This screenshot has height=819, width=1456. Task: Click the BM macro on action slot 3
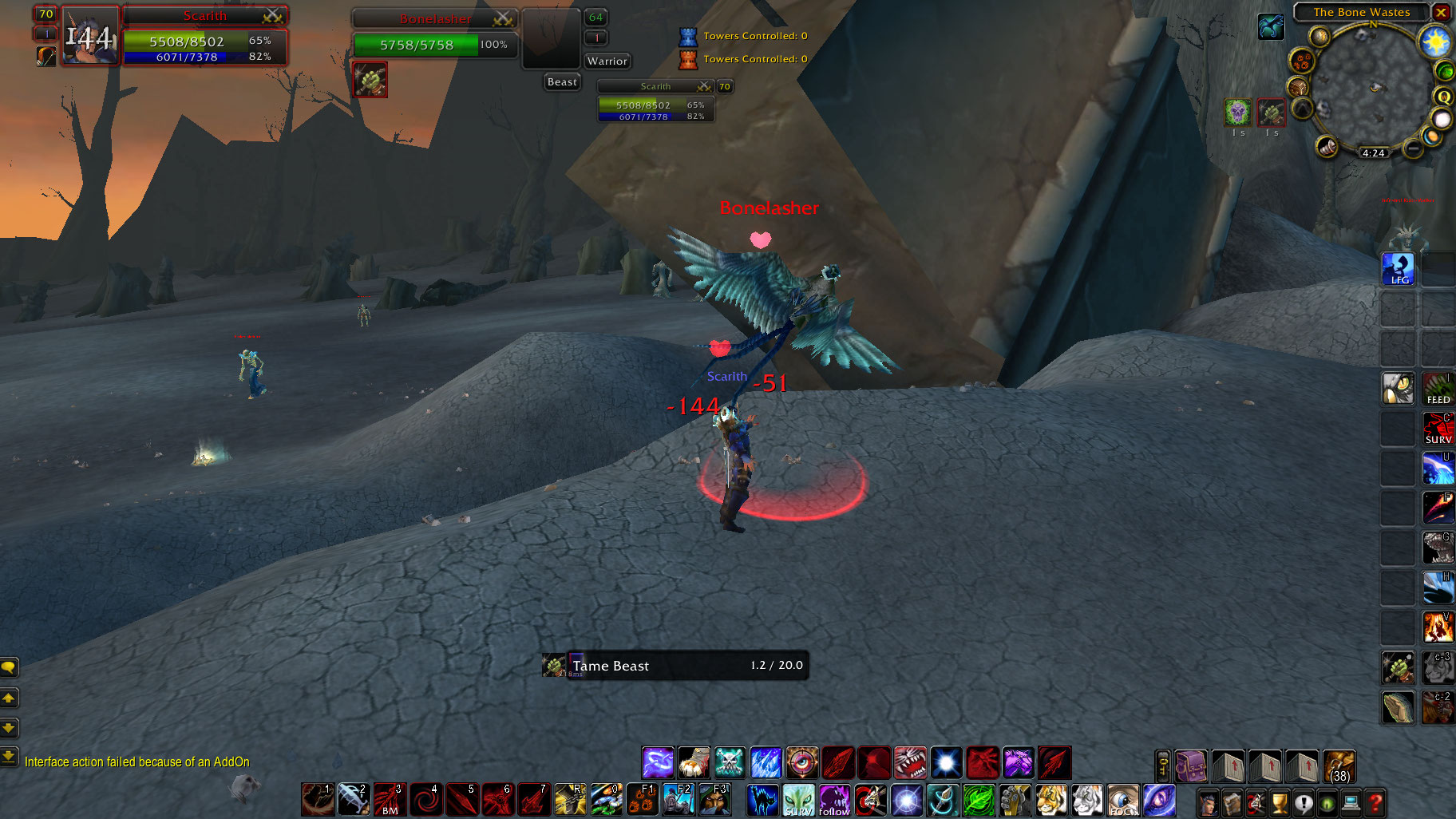(389, 799)
